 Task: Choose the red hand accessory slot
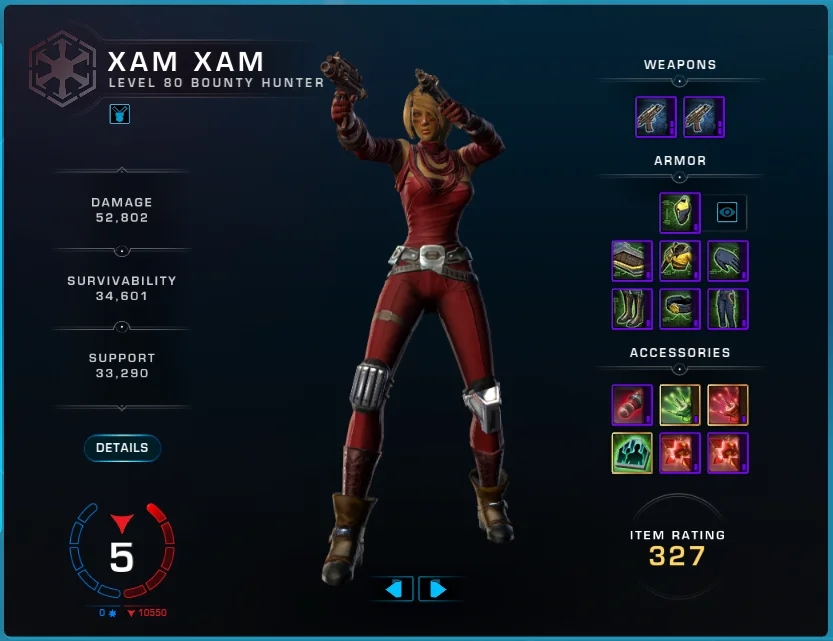pyautogui.click(x=728, y=404)
